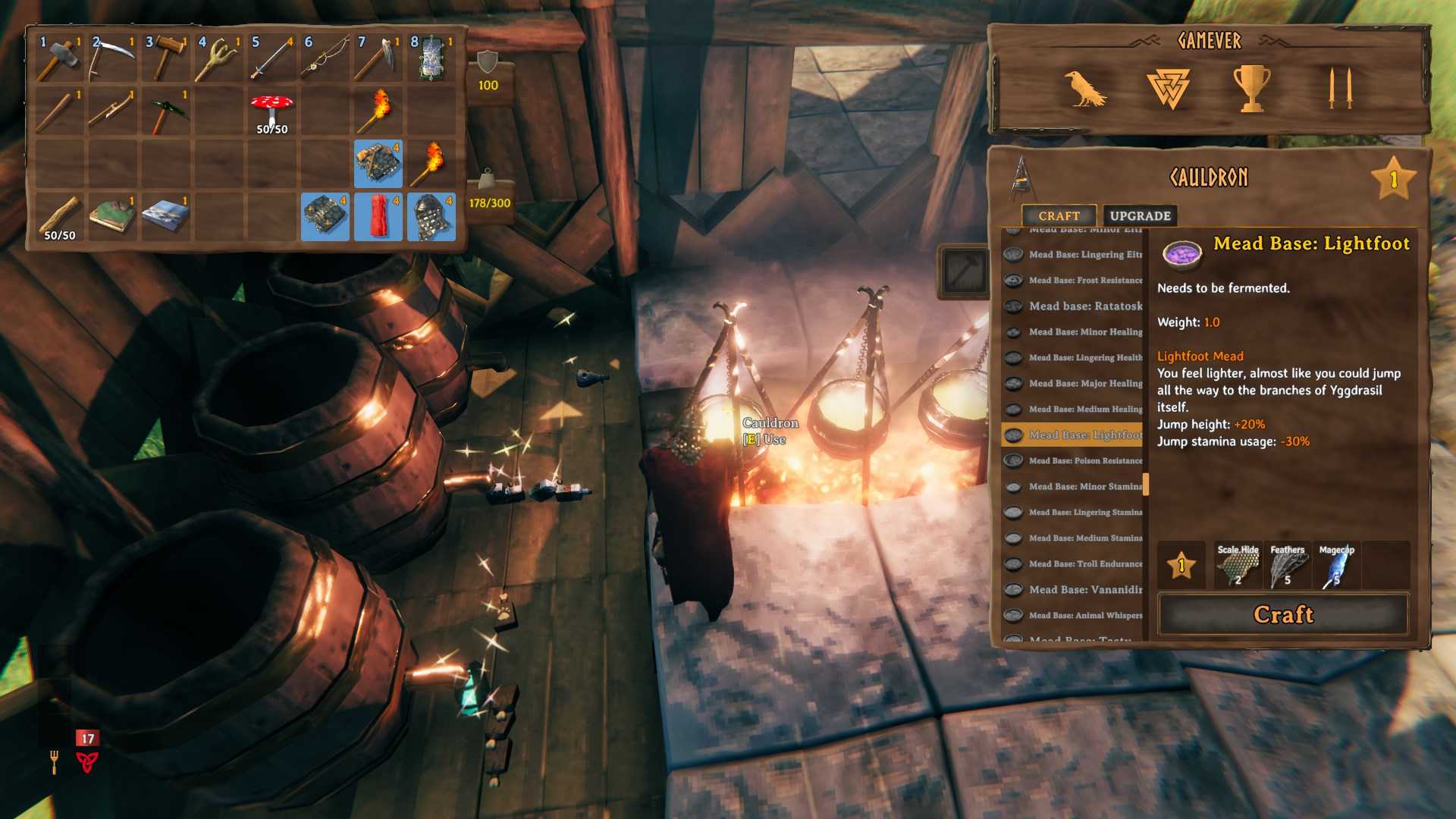Image resolution: width=1456 pixels, height=819 pixels.
Task: Click the Feathers ingredient icon
Action: [x=1287, y=565]
